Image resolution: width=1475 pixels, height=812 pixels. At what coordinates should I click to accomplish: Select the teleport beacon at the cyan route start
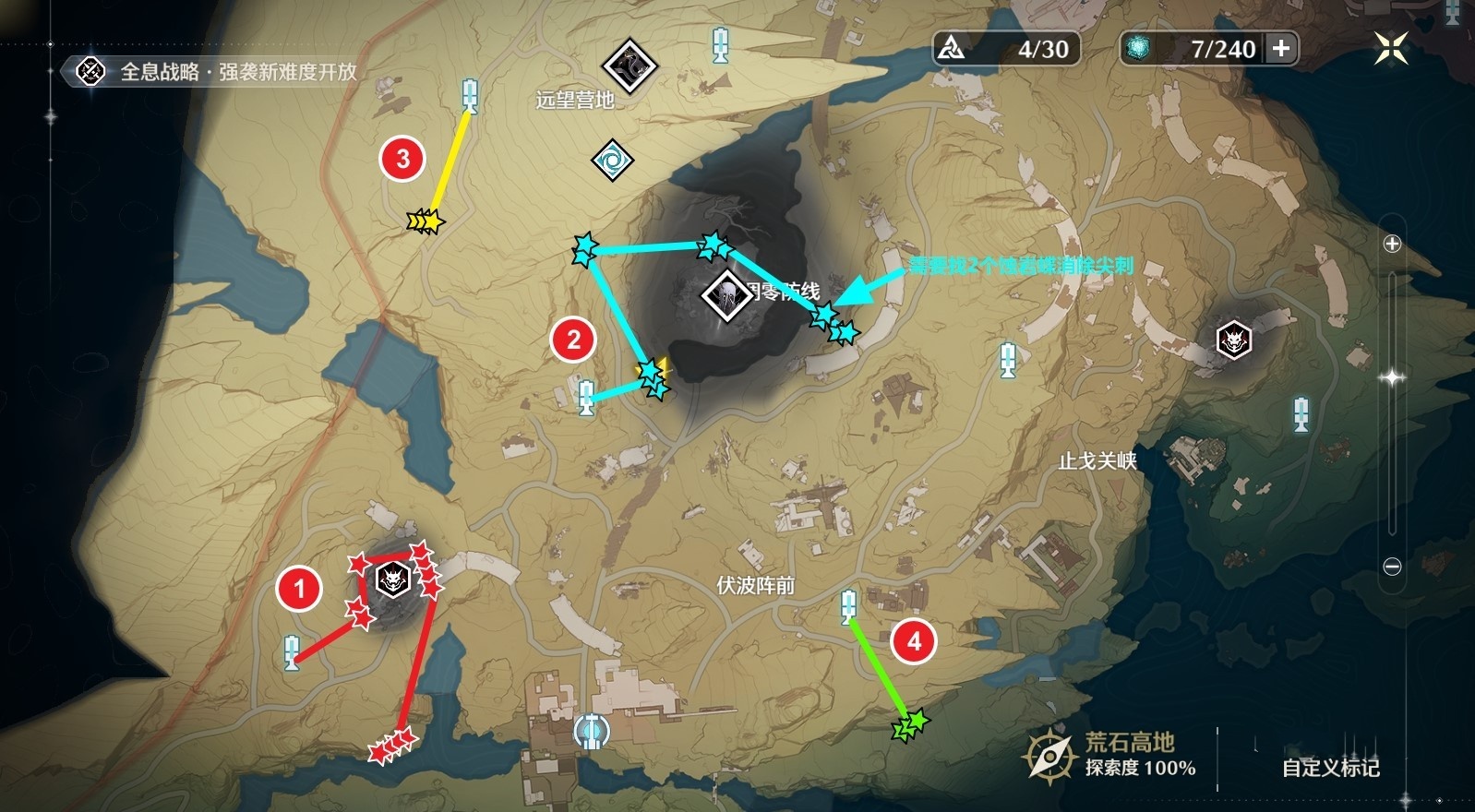[x=586, y=398]
